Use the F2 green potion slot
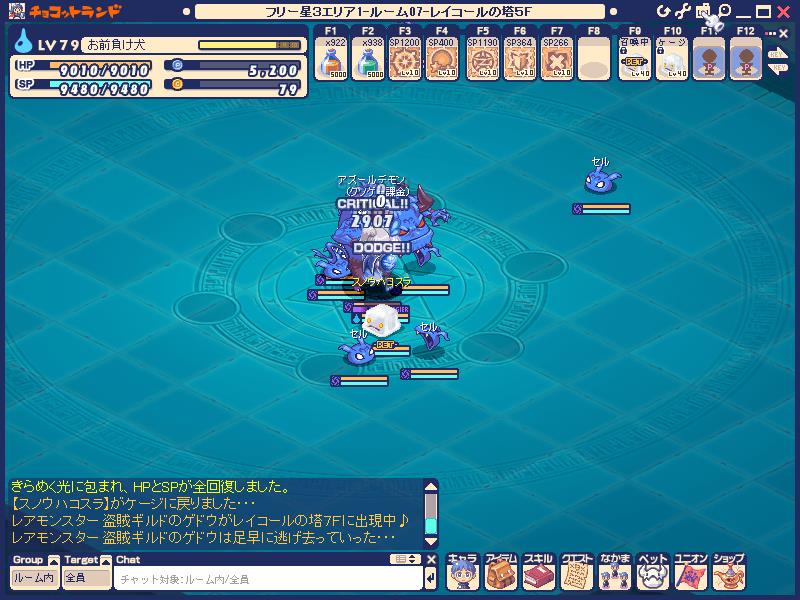The width and height of the screenshot is (800, 600). tap(367, 62)
